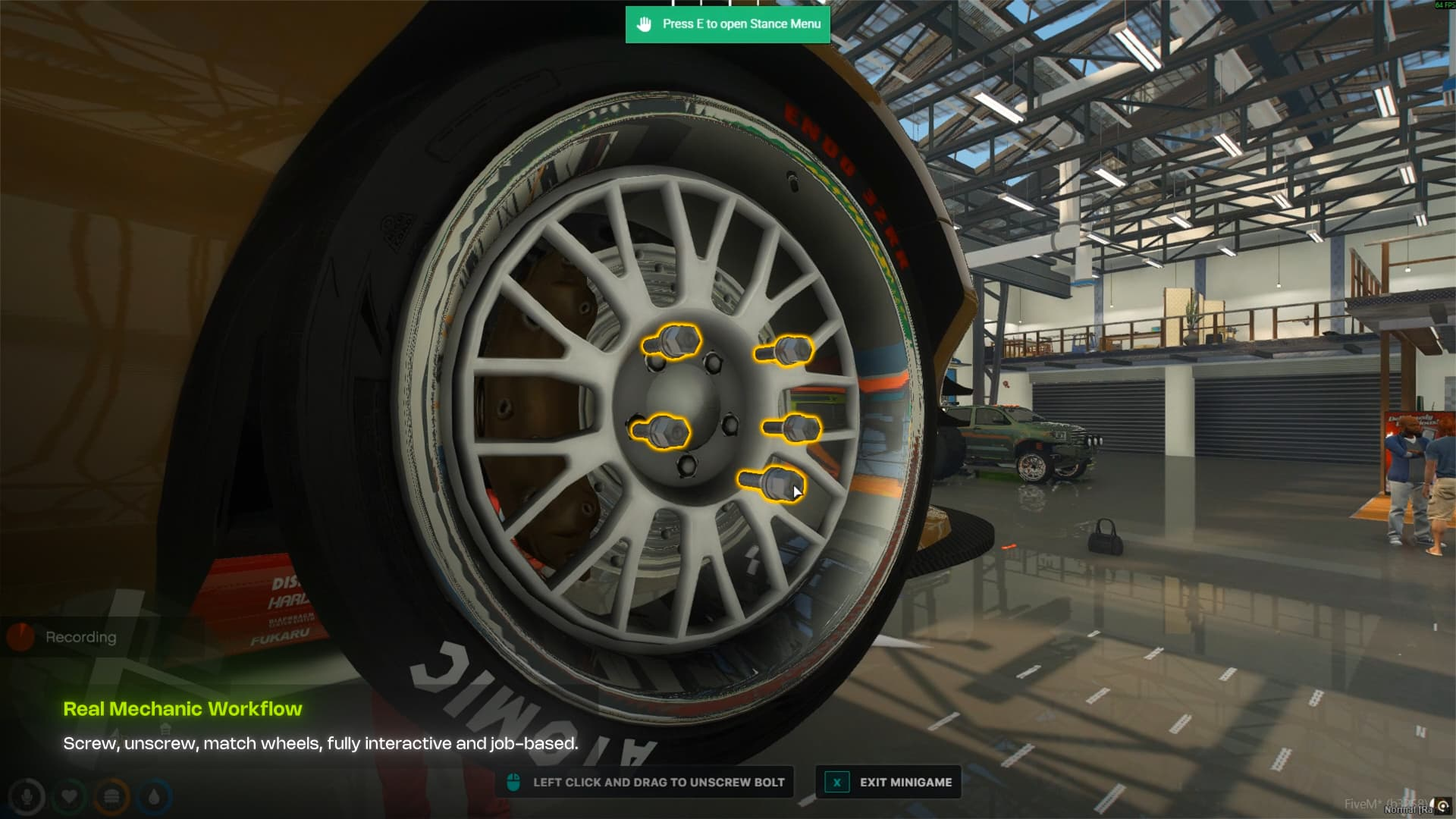Screen dimensions: 1456x819
Task: Click the mouse icon in the unscrew bolt hint
Action: pos(515,783)
